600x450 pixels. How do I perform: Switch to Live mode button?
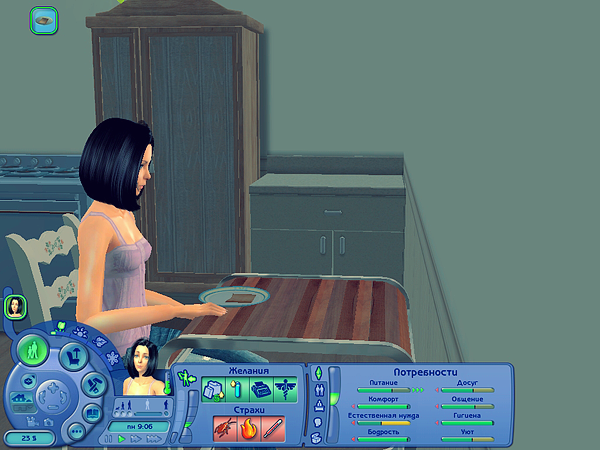36,351
